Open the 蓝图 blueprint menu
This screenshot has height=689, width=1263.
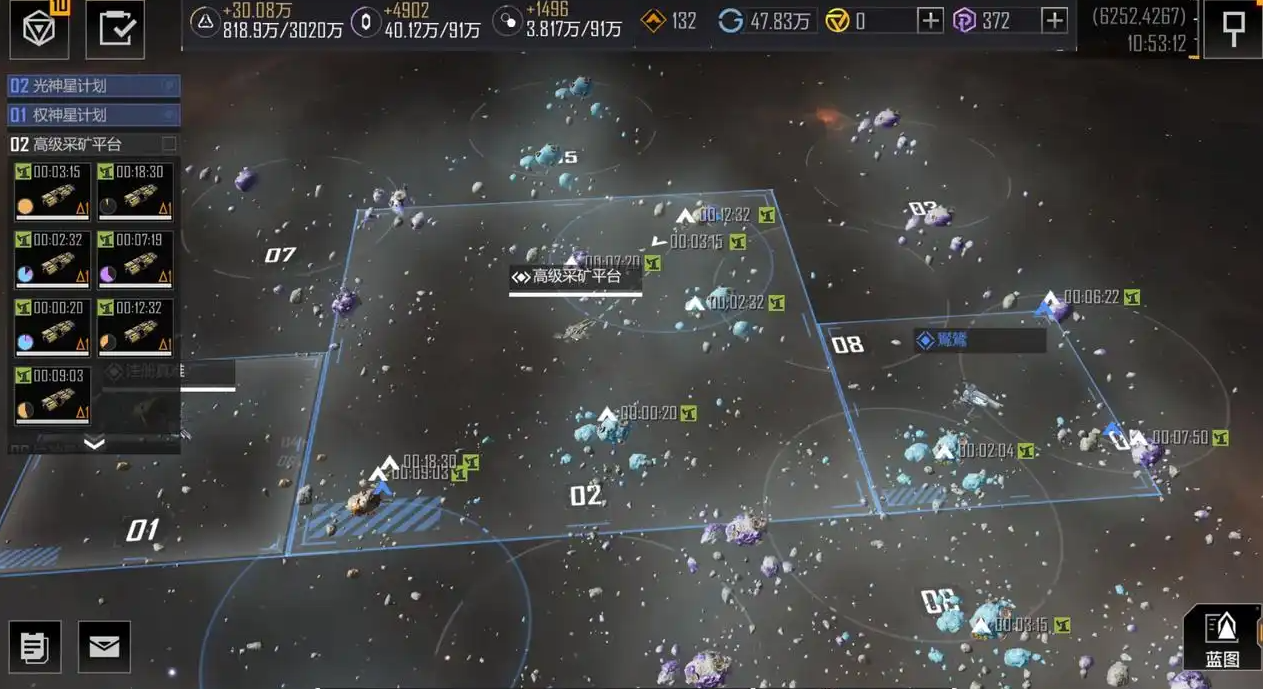click(1222, 637)
